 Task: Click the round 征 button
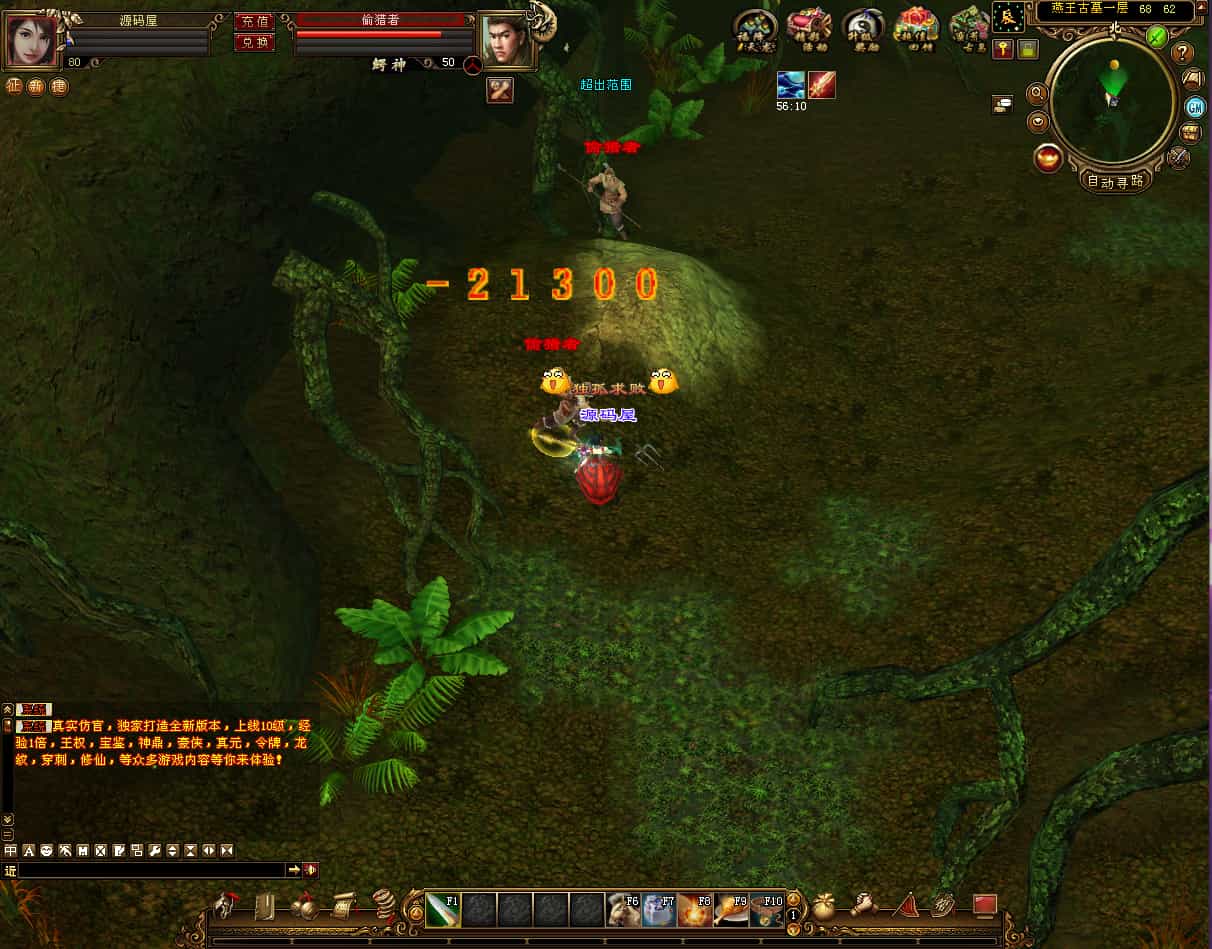(14, 86)
